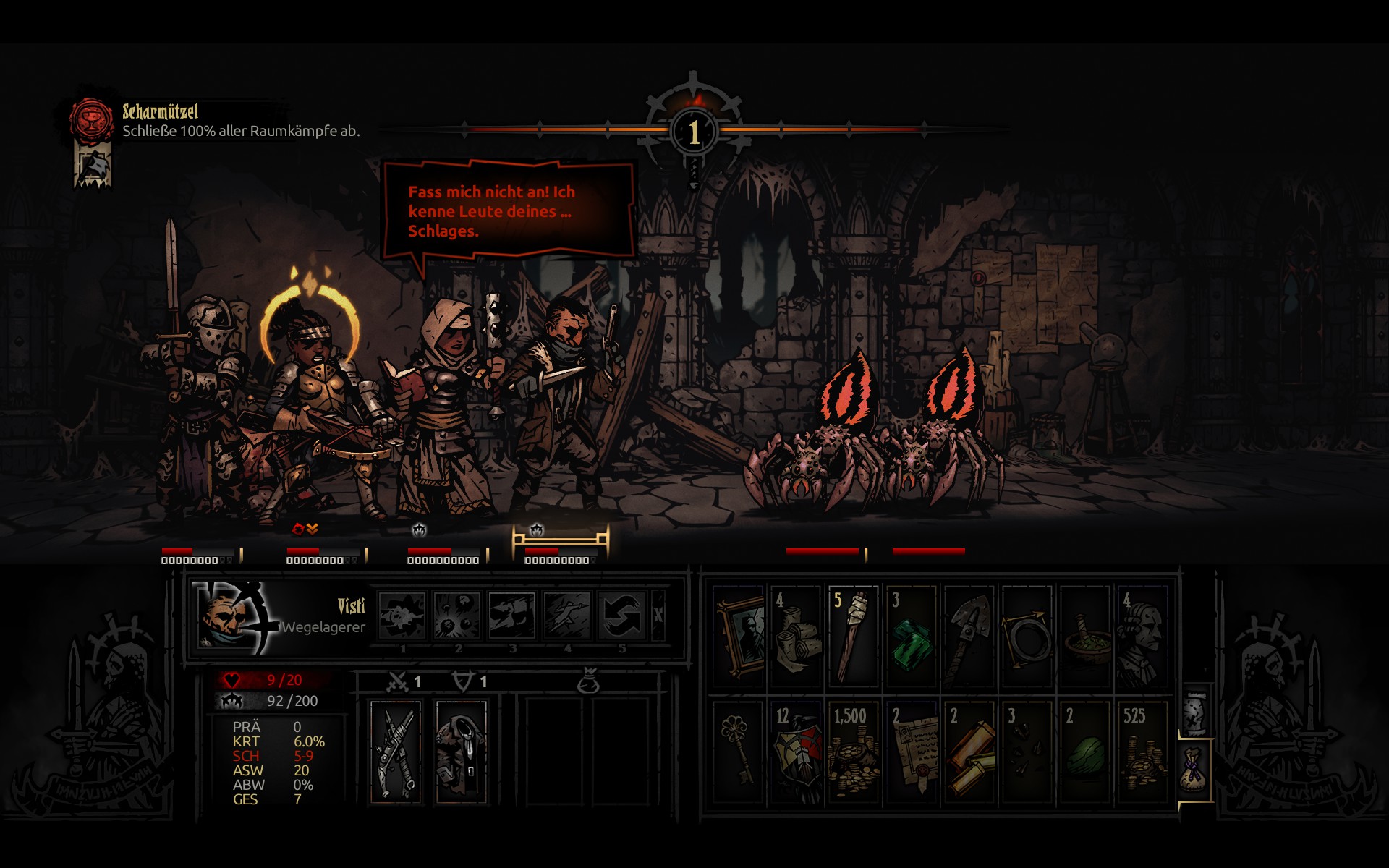Screen dimensions: 1389x868
Task: Switch to the loot bag inventory tab
Action: (1194, 769)
